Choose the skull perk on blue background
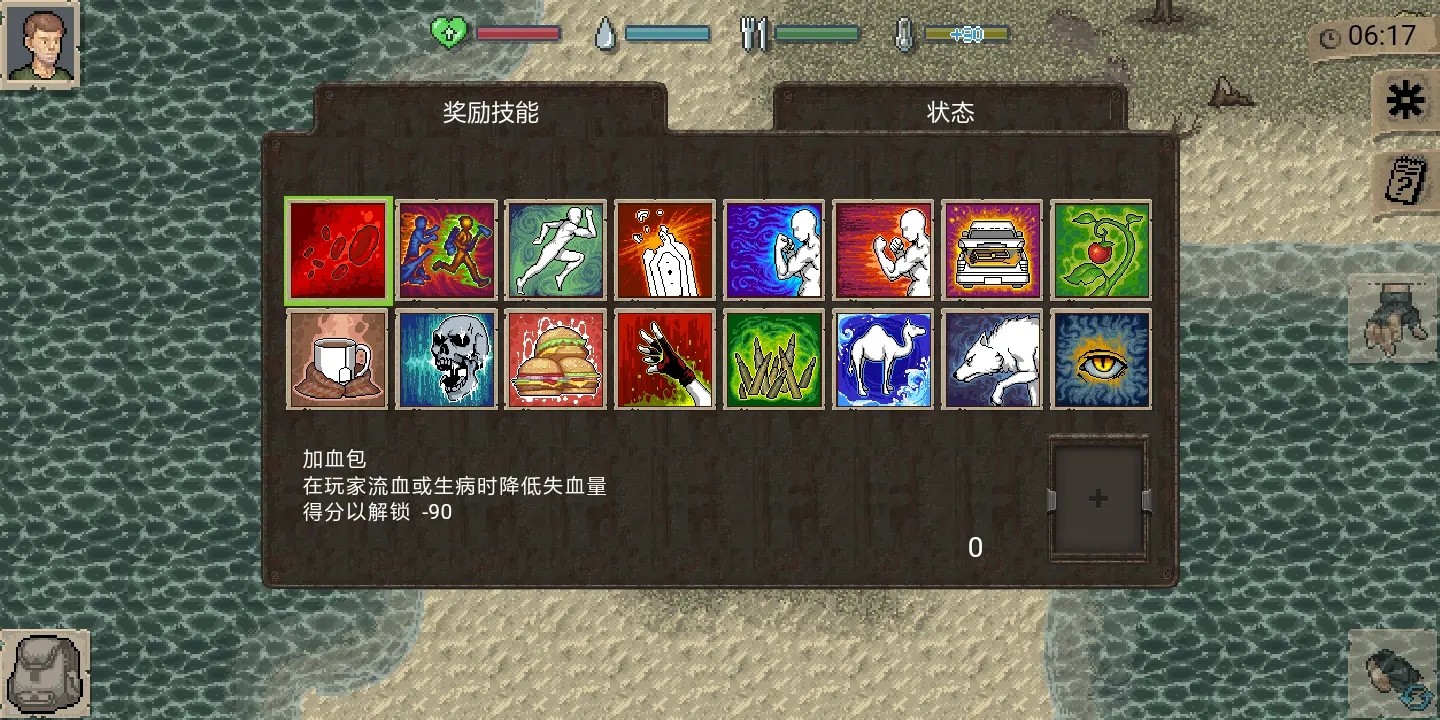The height and width of the screenshot is (720, 1440). (446, 360)
